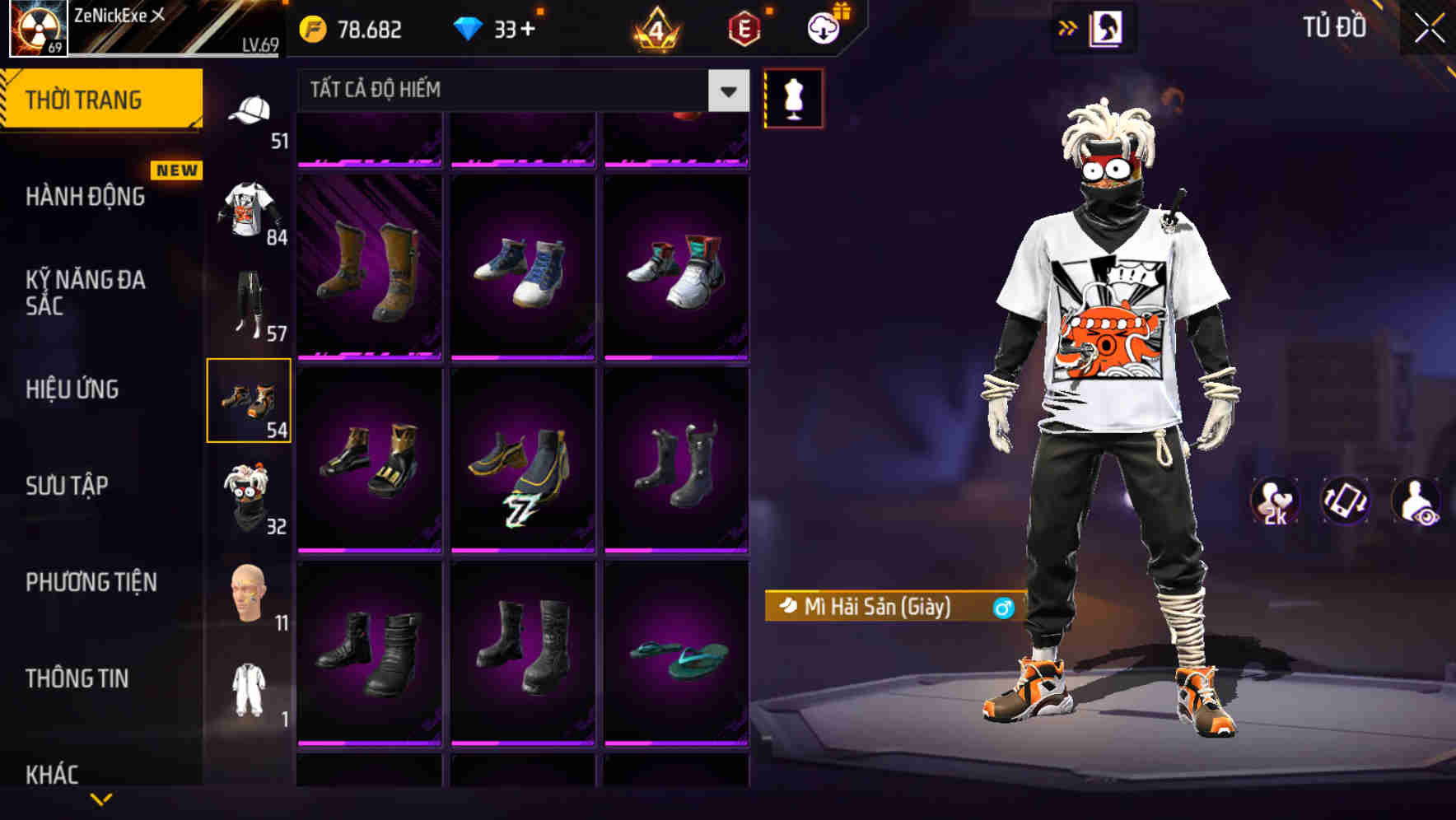Screen dimensions: 1456x820
Task: Click the Mì Hải Sản (Giày) item name banner
Action: click(x=894, y=607)
